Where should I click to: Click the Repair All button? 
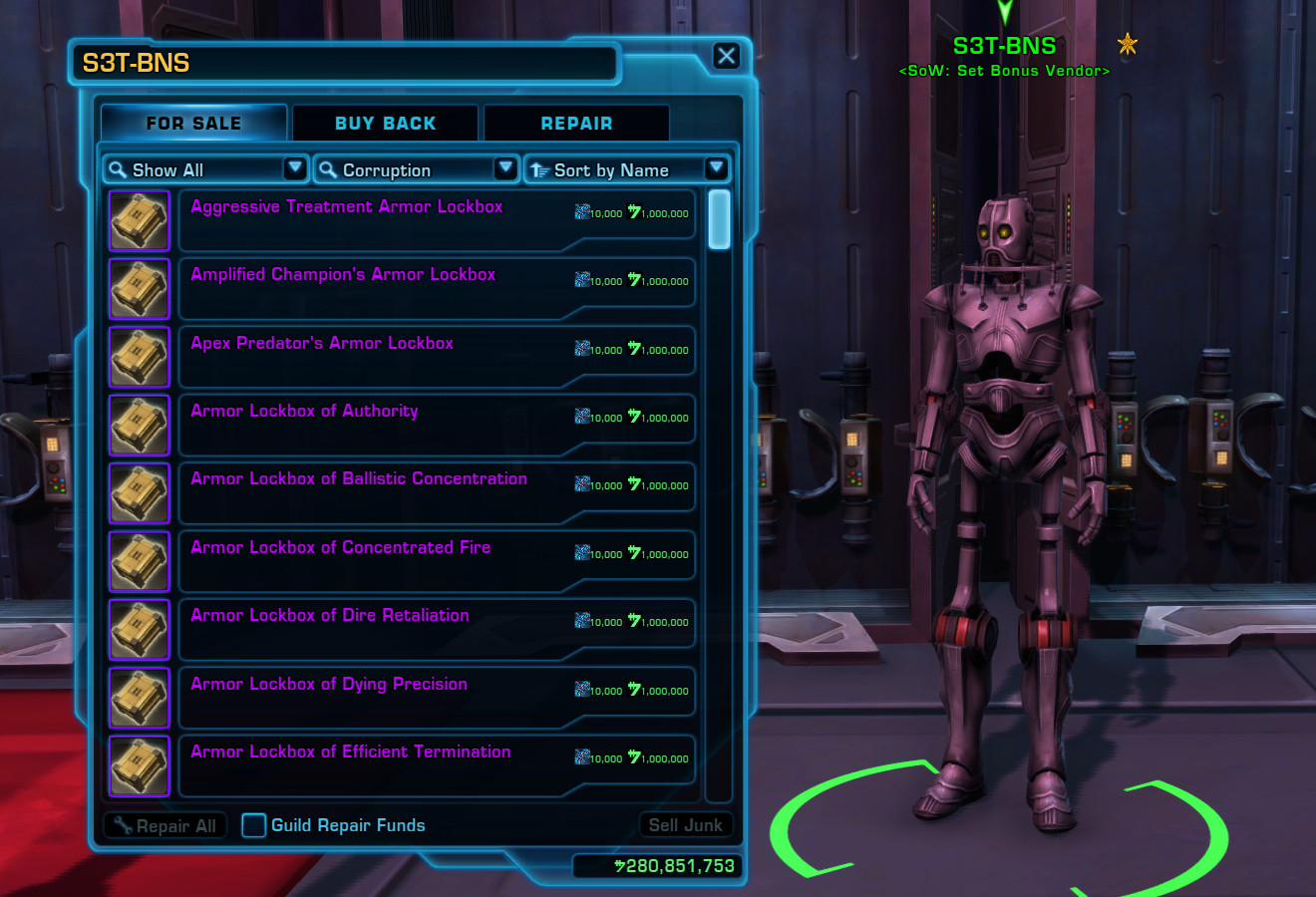(x=165, y=825)
